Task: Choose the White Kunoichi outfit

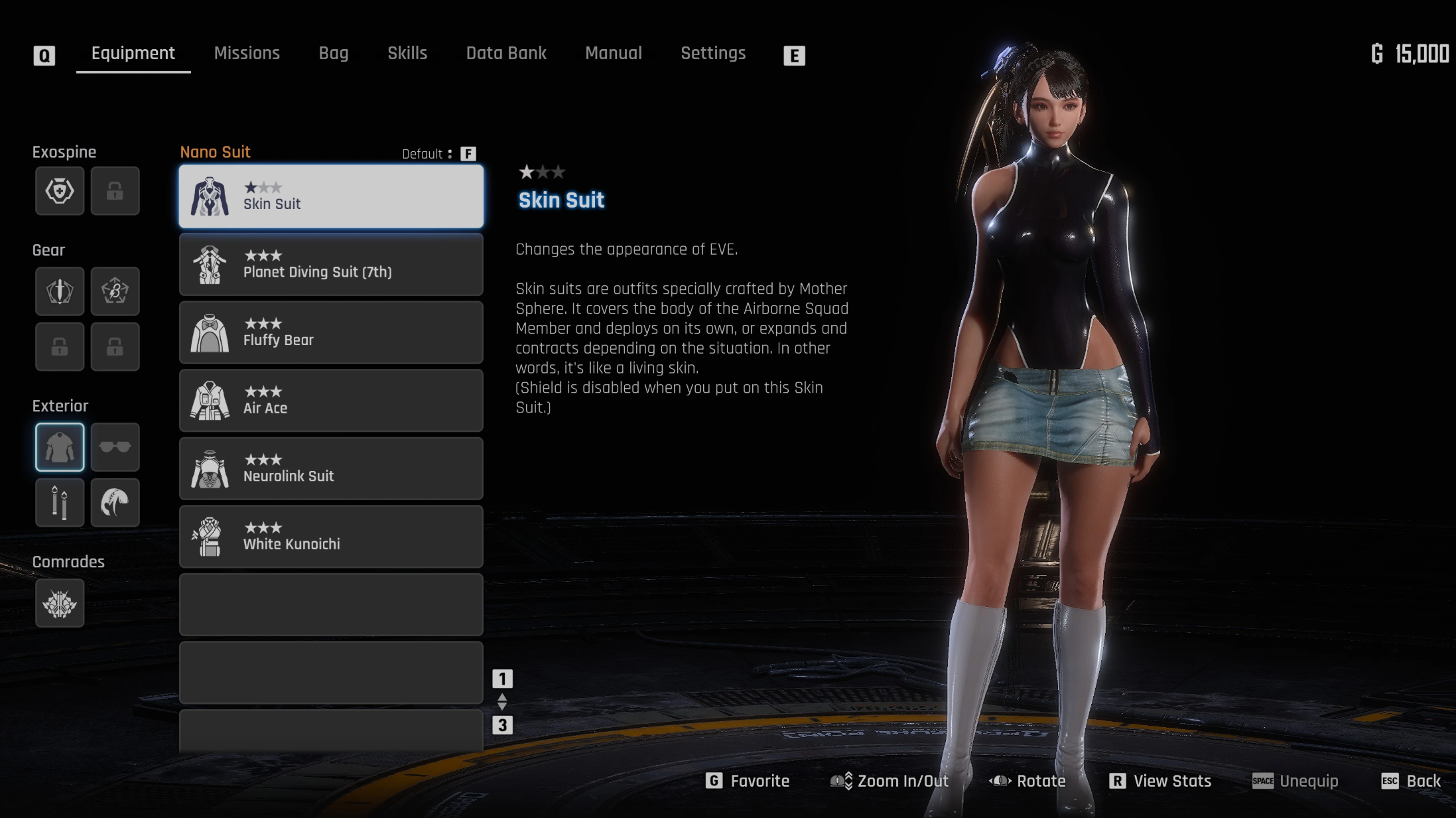Action: point(331,537)
